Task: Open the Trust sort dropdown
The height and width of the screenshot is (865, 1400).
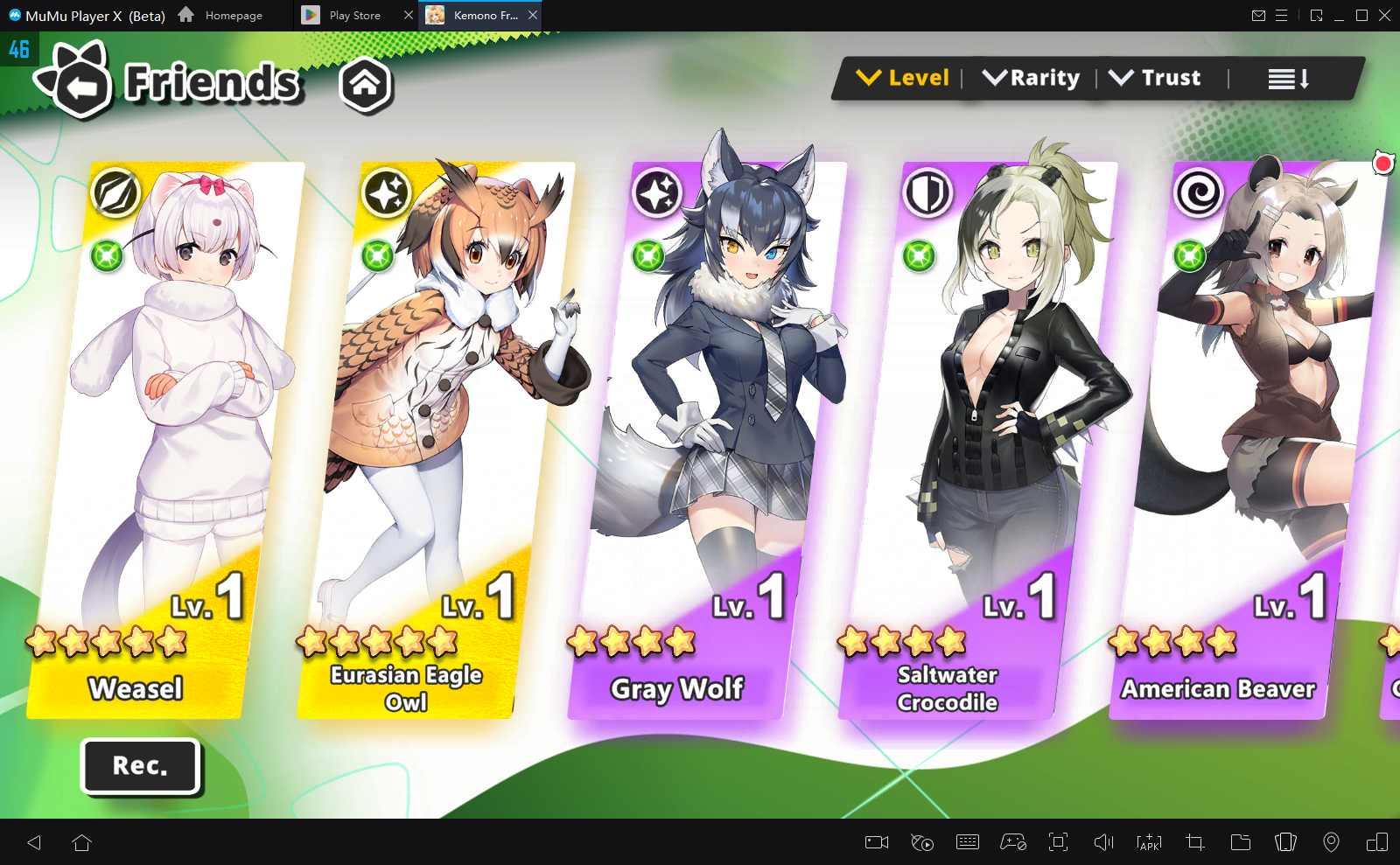Action: point(1155,78)
